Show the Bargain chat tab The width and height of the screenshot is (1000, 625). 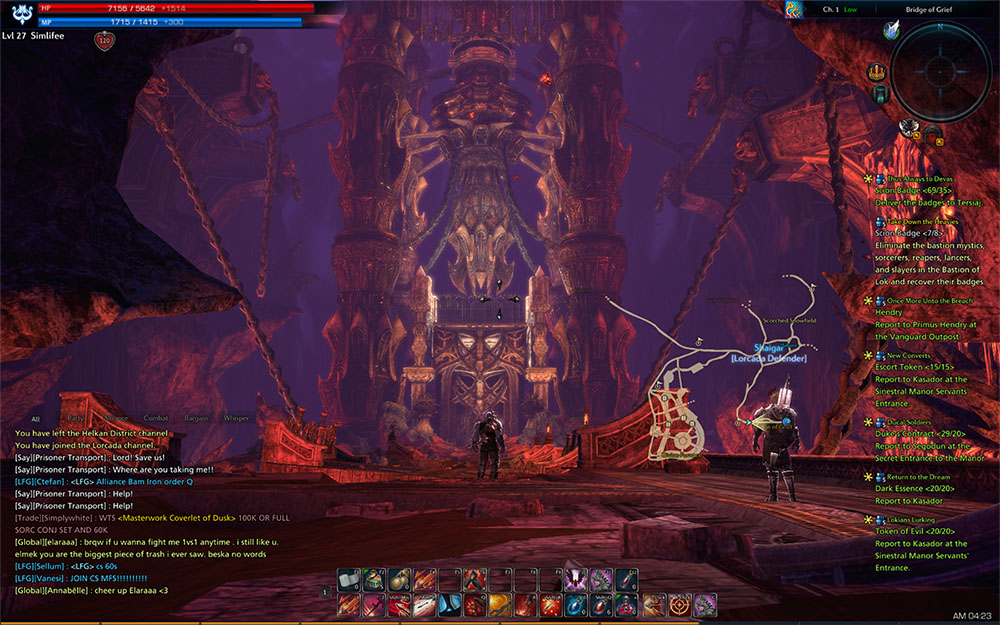pos(195,418)
